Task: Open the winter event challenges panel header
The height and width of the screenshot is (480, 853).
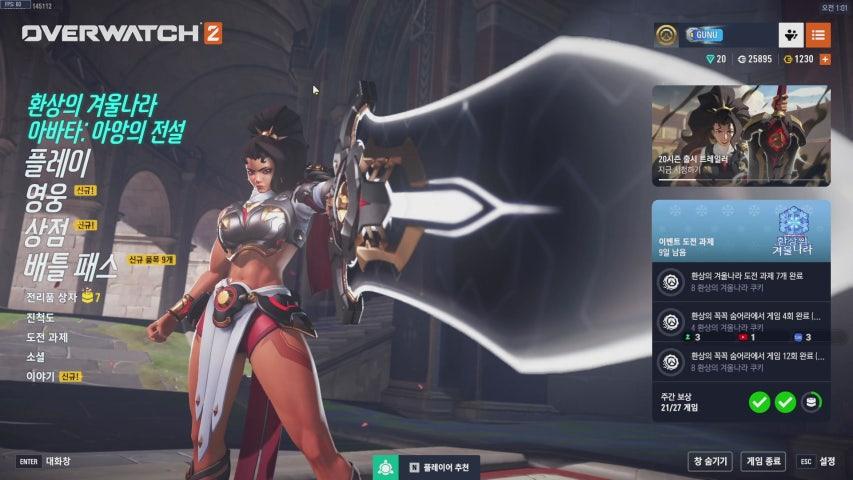Action: tap(741, 229)
